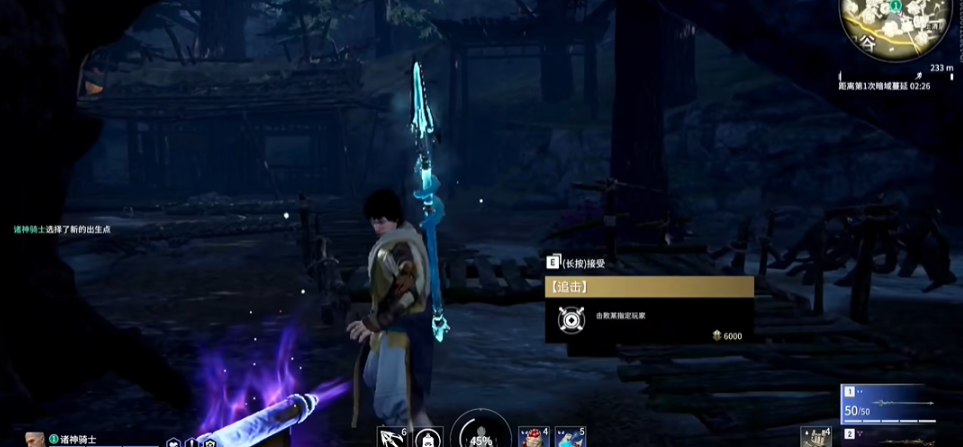Click the supply item slot beside weapon slots
This screenshot has height=447, width=963.
coord(817,437)
